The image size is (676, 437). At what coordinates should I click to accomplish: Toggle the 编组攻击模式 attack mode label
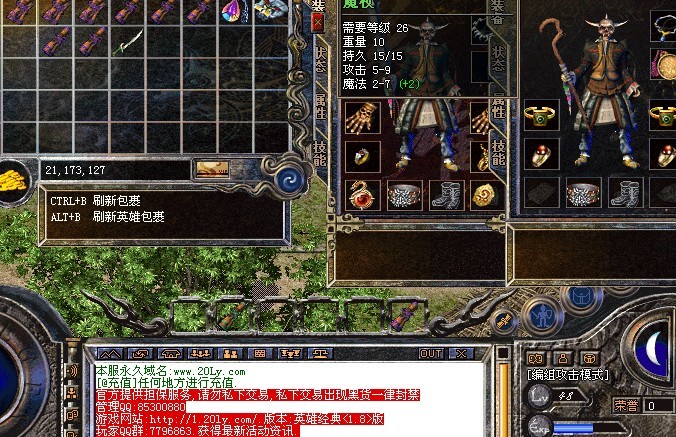pyautogui.click(x=570, y=374)
